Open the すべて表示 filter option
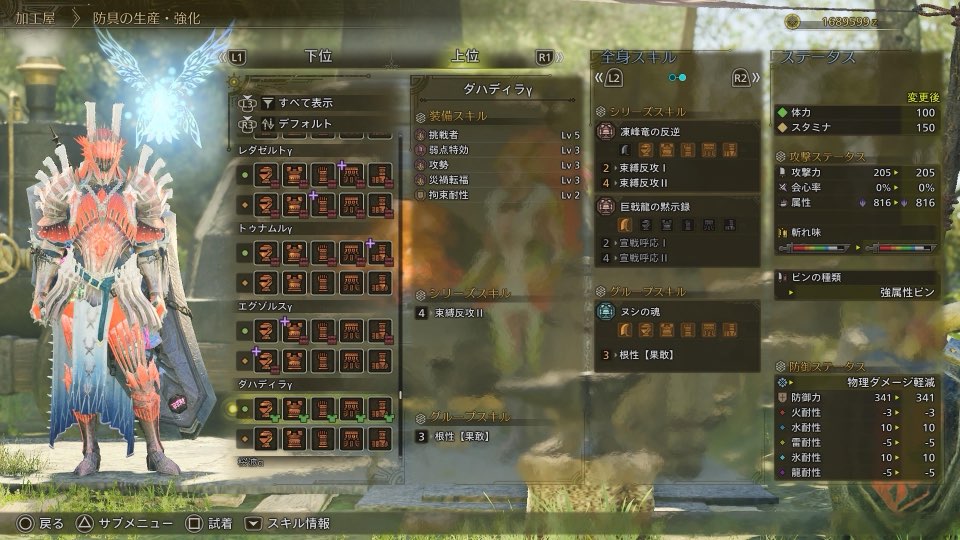Image resolution: width=960 pixels, height=540 pixels. click(x=307, y=102)
